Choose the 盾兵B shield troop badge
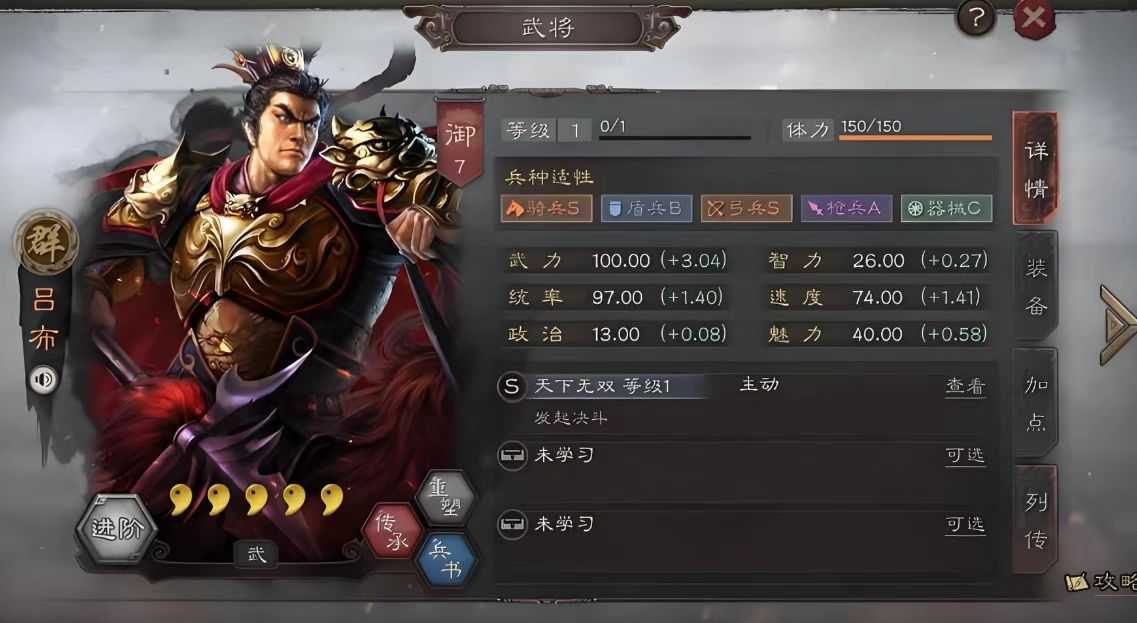Image resolution: width=1137 pixels, height=623 pixels. coord(646,208)
